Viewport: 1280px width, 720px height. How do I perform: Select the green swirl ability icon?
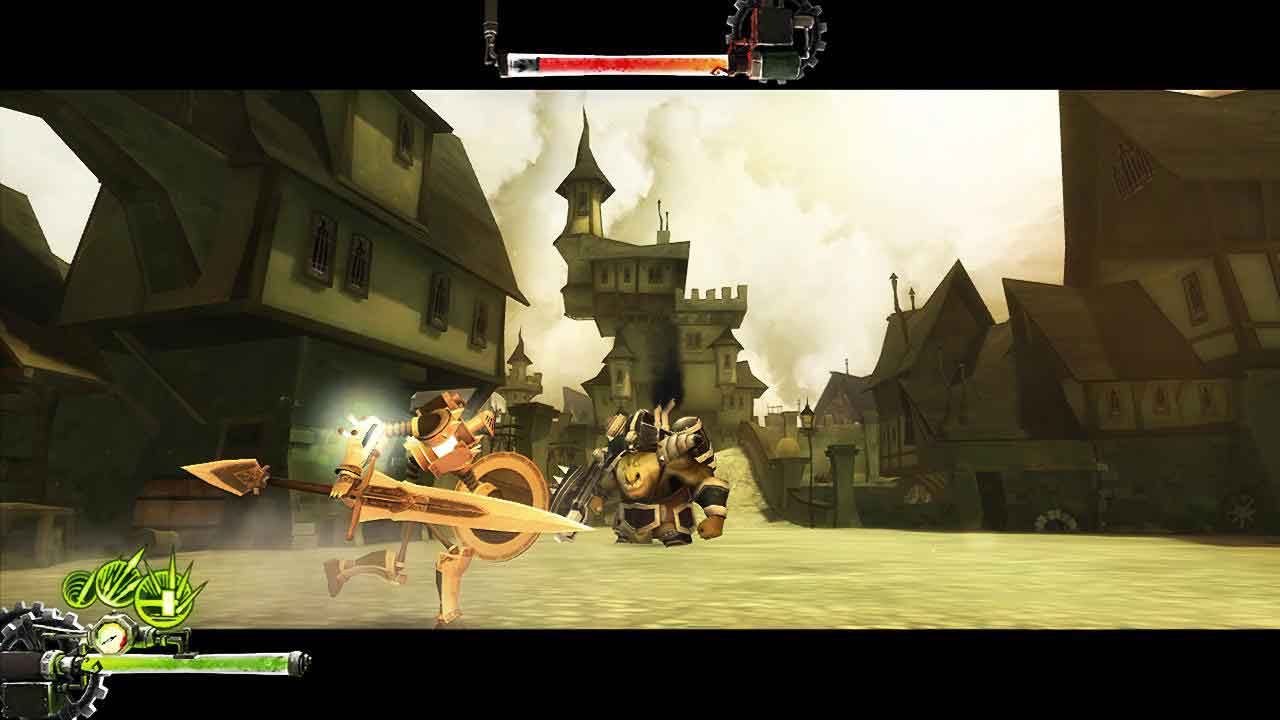tap(81, 588)
